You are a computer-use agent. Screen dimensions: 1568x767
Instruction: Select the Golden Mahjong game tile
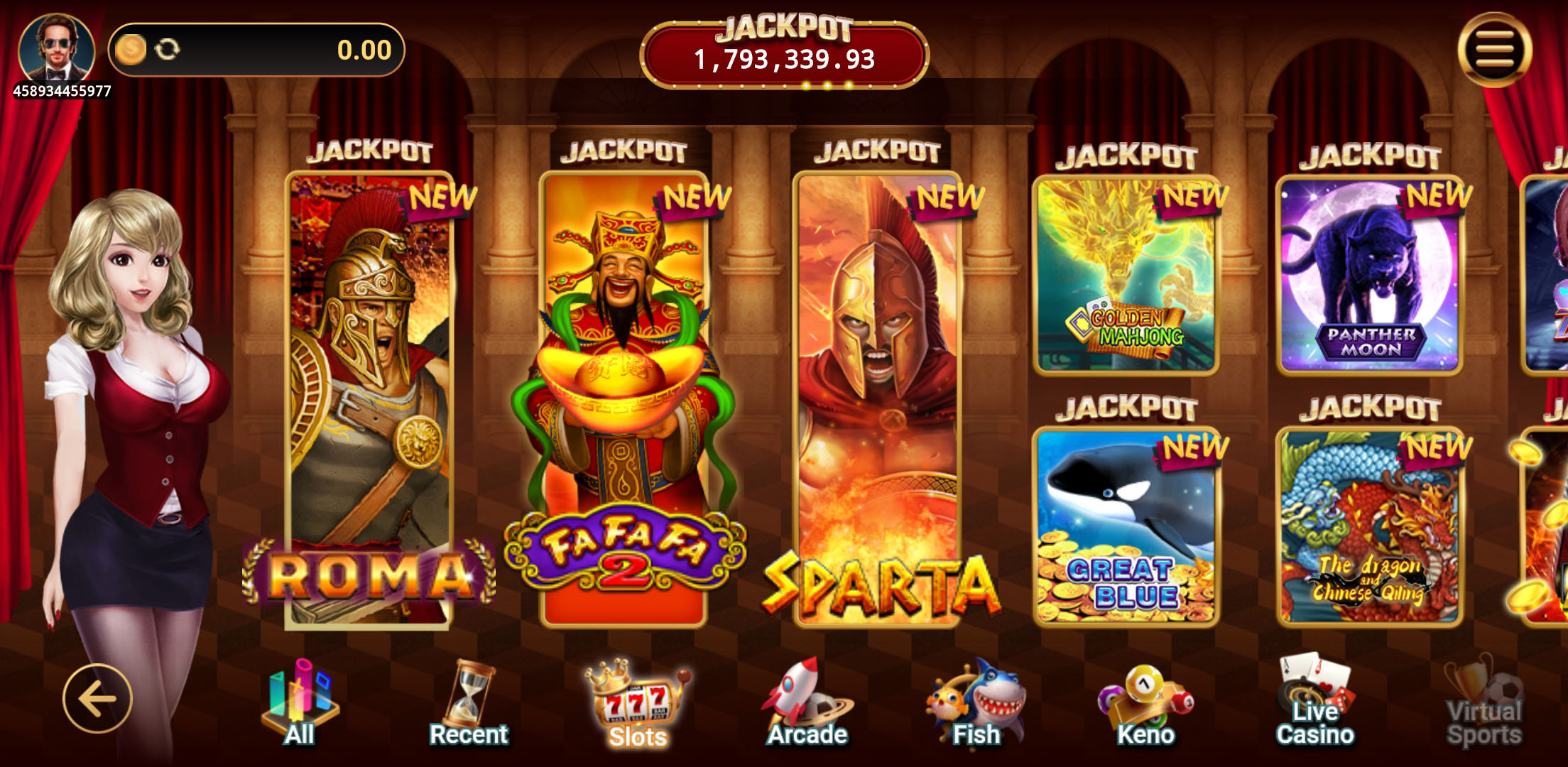pos(1126,276)
